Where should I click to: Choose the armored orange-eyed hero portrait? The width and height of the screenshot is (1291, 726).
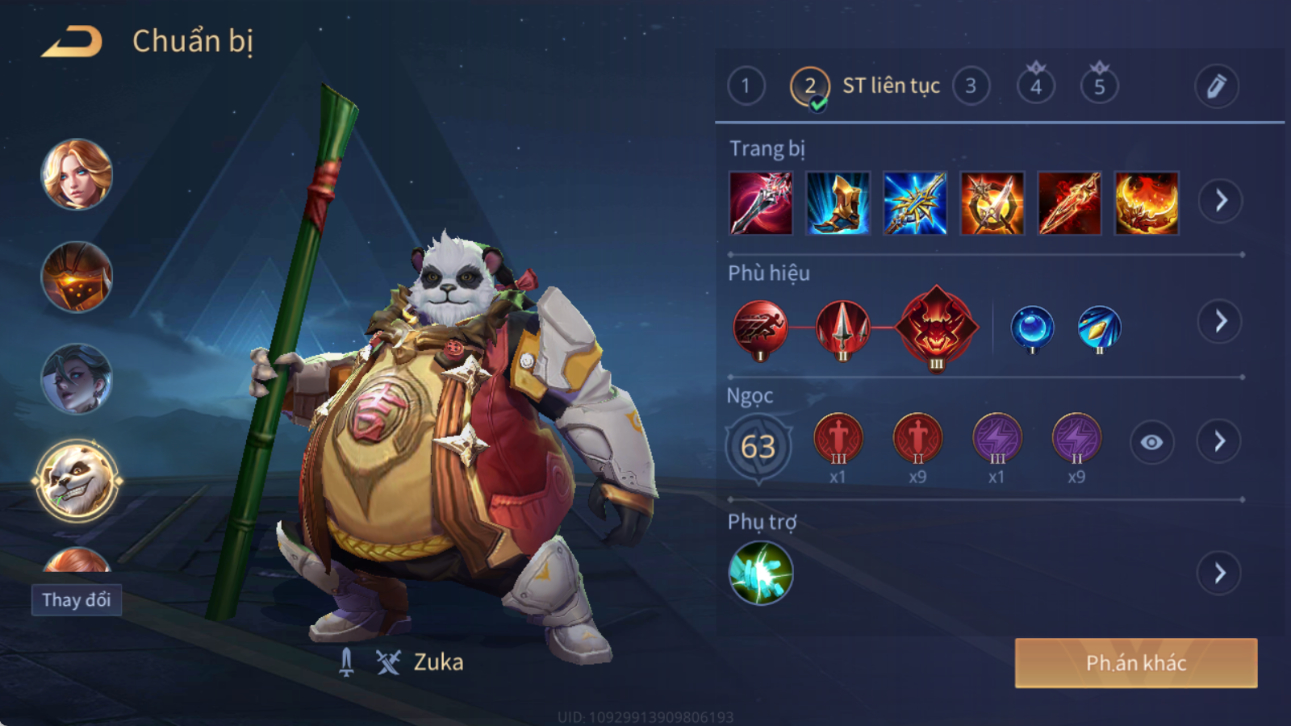tap(77, 277)
